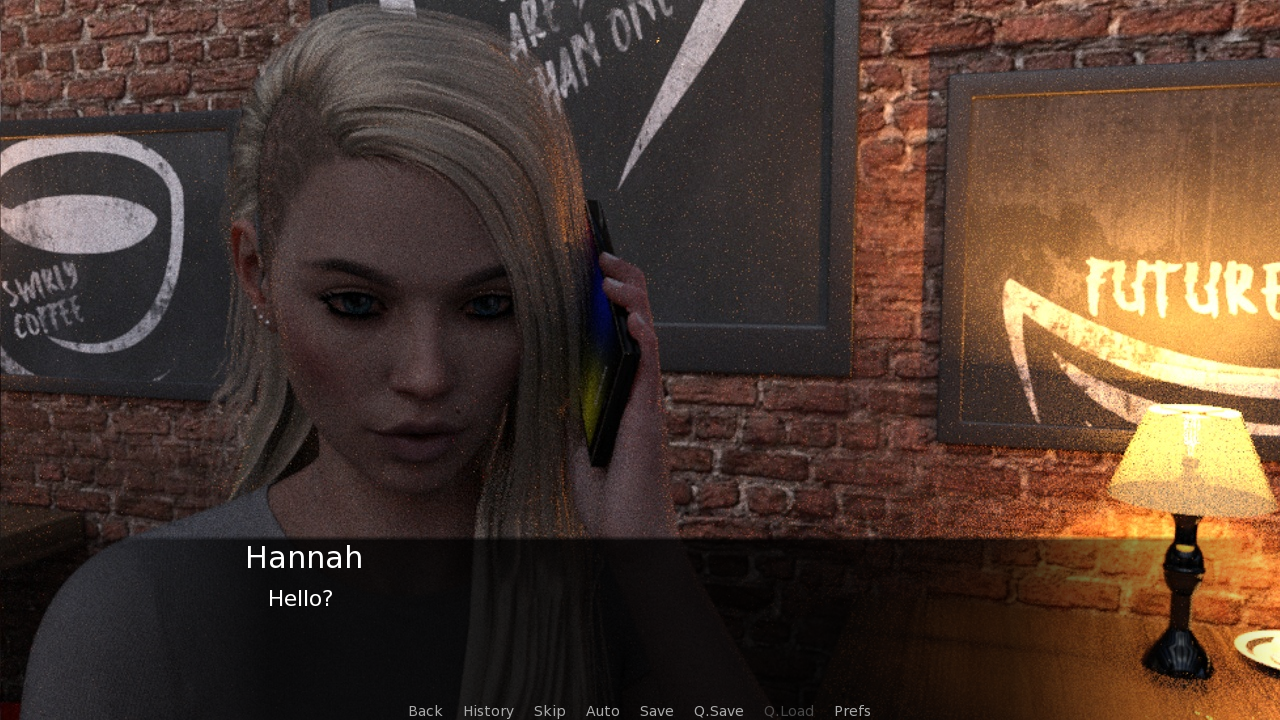The height and width of the screenshot is (720, 1280).
Task: Activate Skip to fast-forward dialogue
Action: [549, 711]
